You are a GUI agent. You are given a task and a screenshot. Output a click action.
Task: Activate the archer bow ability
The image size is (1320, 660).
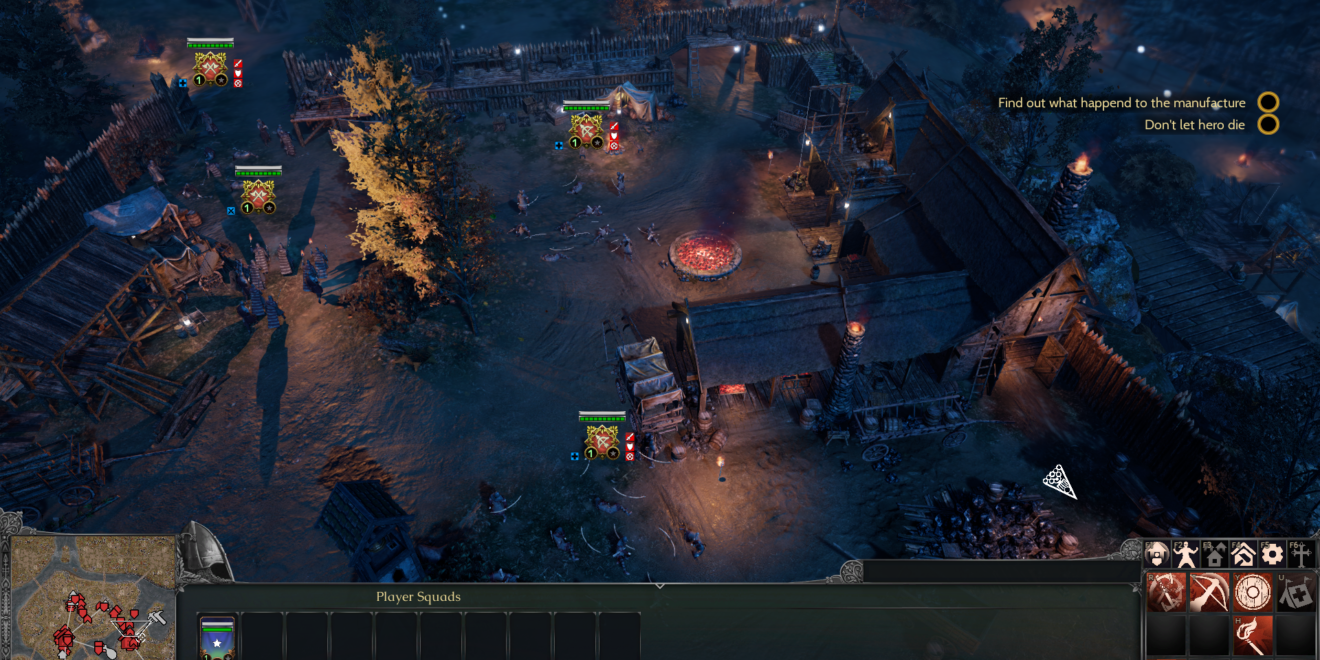click(x=1209, y=593)
